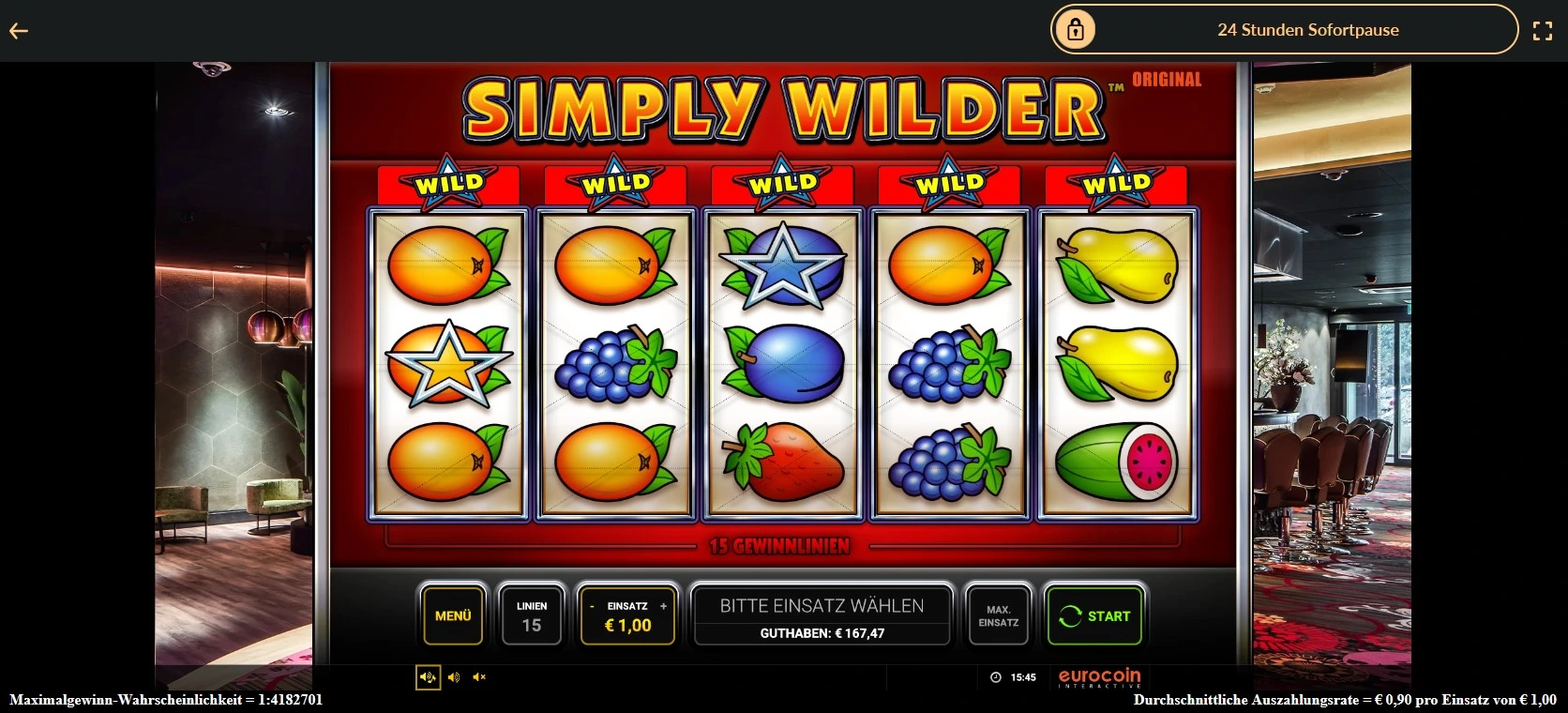Click the lock icon next to Sofortpause
This screenshot has width=1568, height=713.
click(x=1076, y=29)
